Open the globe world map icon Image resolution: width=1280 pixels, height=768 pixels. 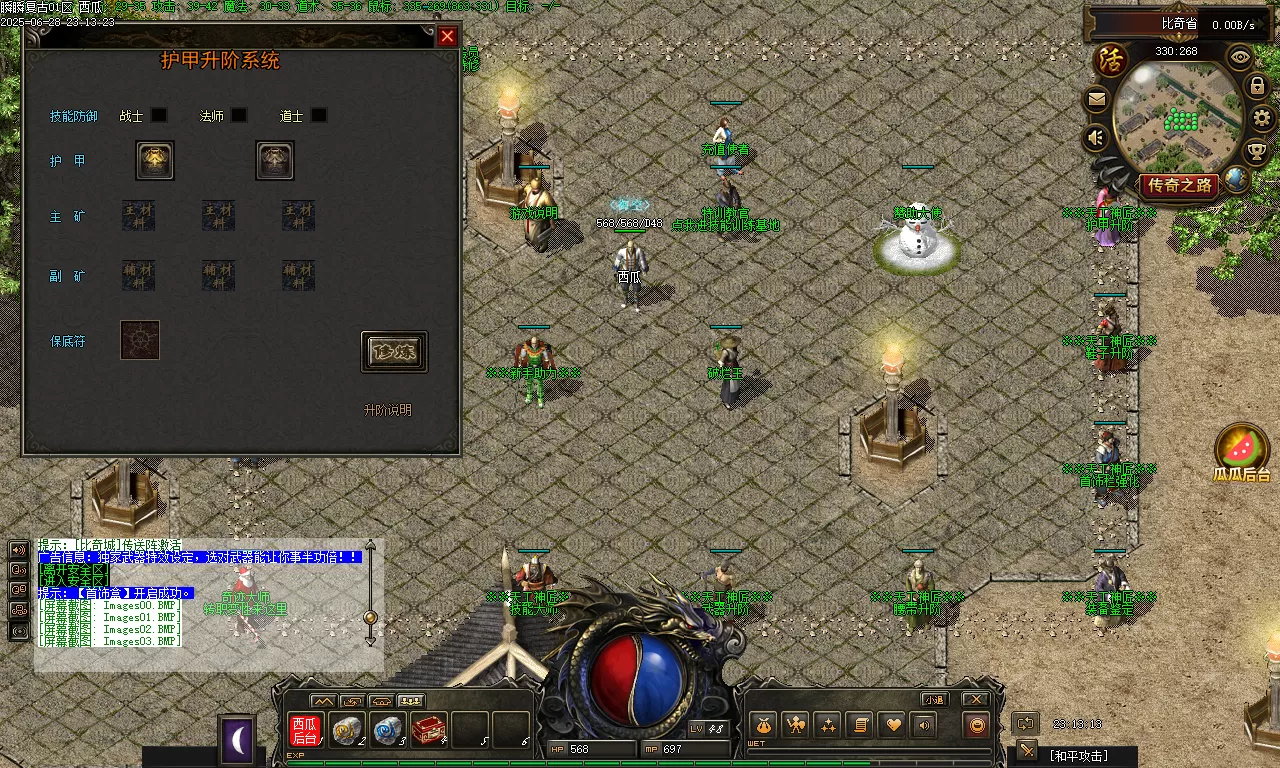pos(1237,180)
